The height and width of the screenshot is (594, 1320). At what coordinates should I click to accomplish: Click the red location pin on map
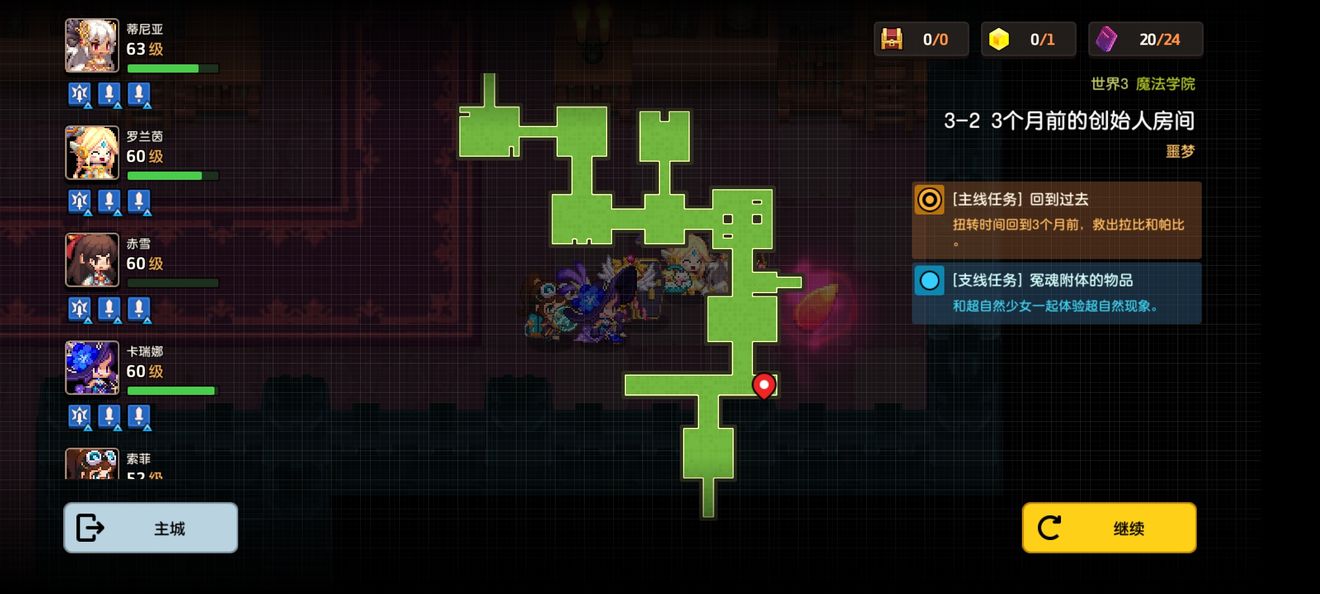pos(764,385)
